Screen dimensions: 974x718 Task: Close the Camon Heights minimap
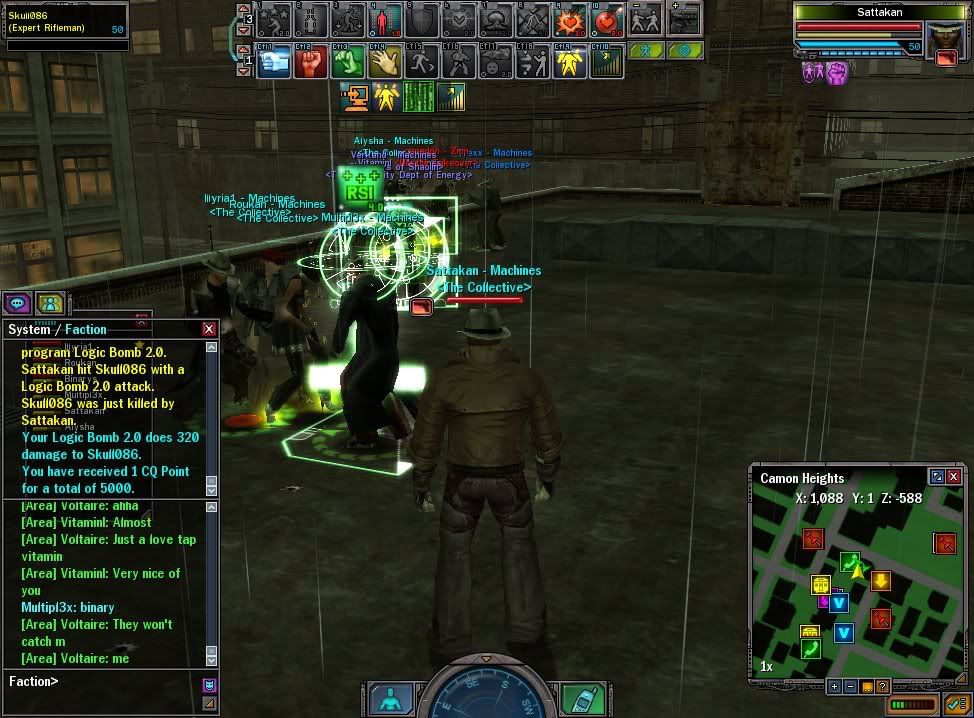pos(954,477)
